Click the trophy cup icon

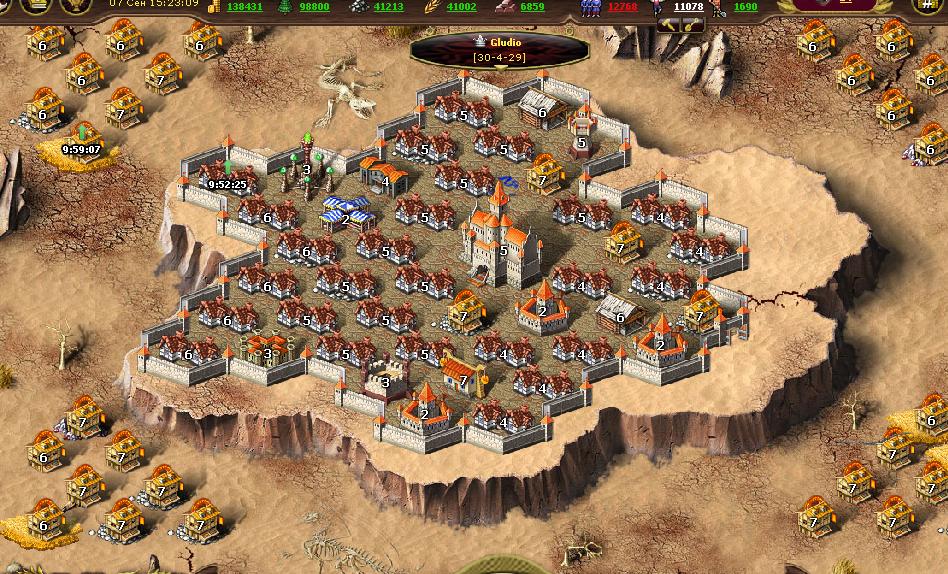[x=76, y=6]
